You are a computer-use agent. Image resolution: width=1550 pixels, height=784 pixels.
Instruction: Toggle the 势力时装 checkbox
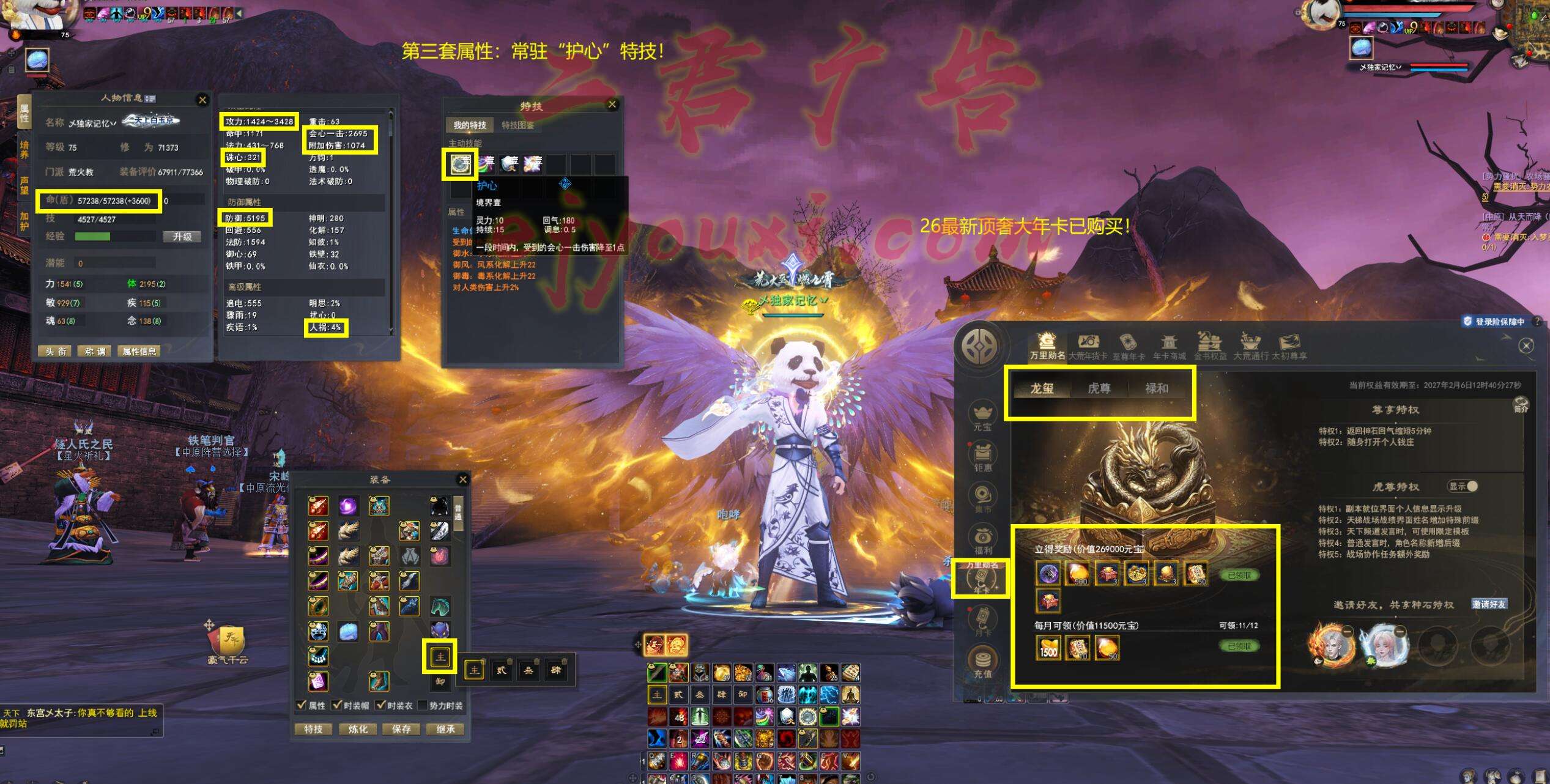tap(422, 705)
